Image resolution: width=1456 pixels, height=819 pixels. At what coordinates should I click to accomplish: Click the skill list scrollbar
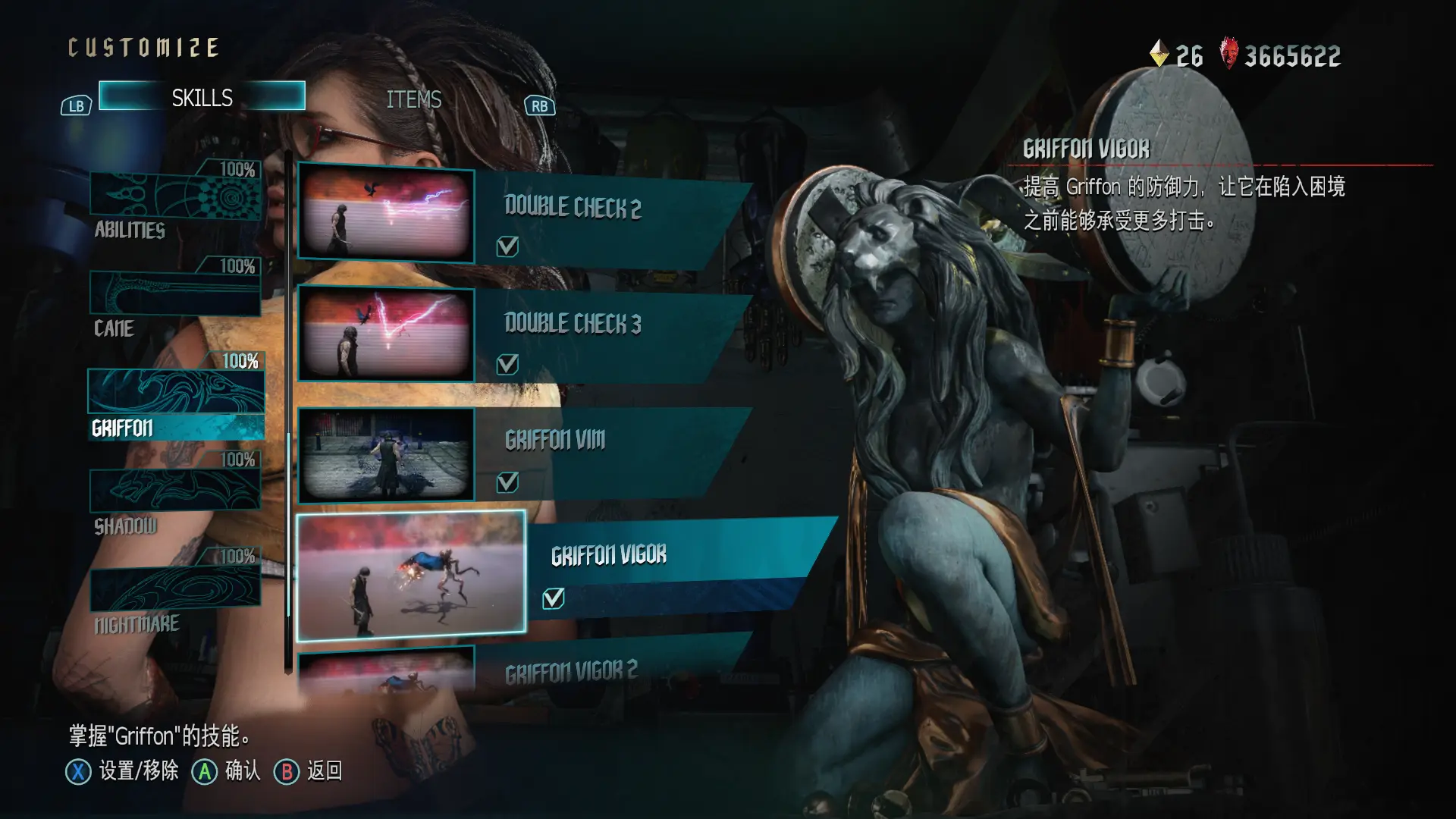click(288, 409)
